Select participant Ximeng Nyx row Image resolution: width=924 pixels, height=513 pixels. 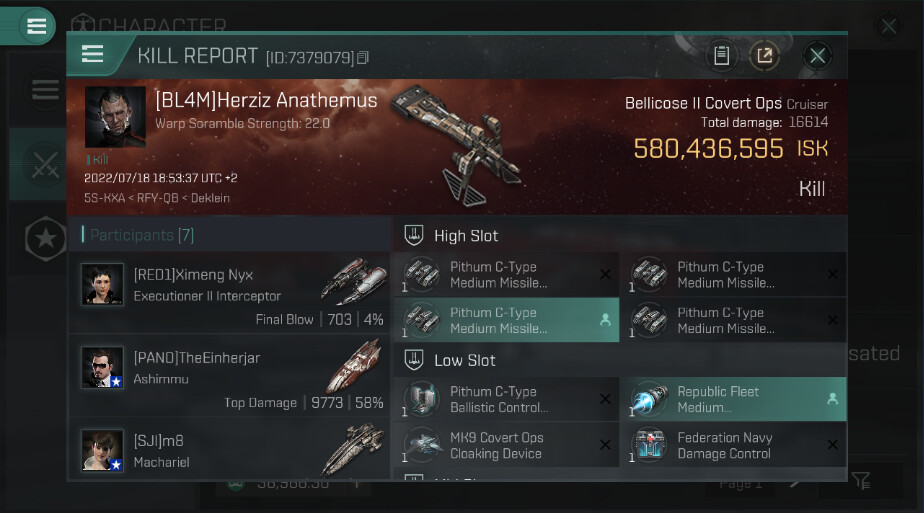tap(229, 292)
